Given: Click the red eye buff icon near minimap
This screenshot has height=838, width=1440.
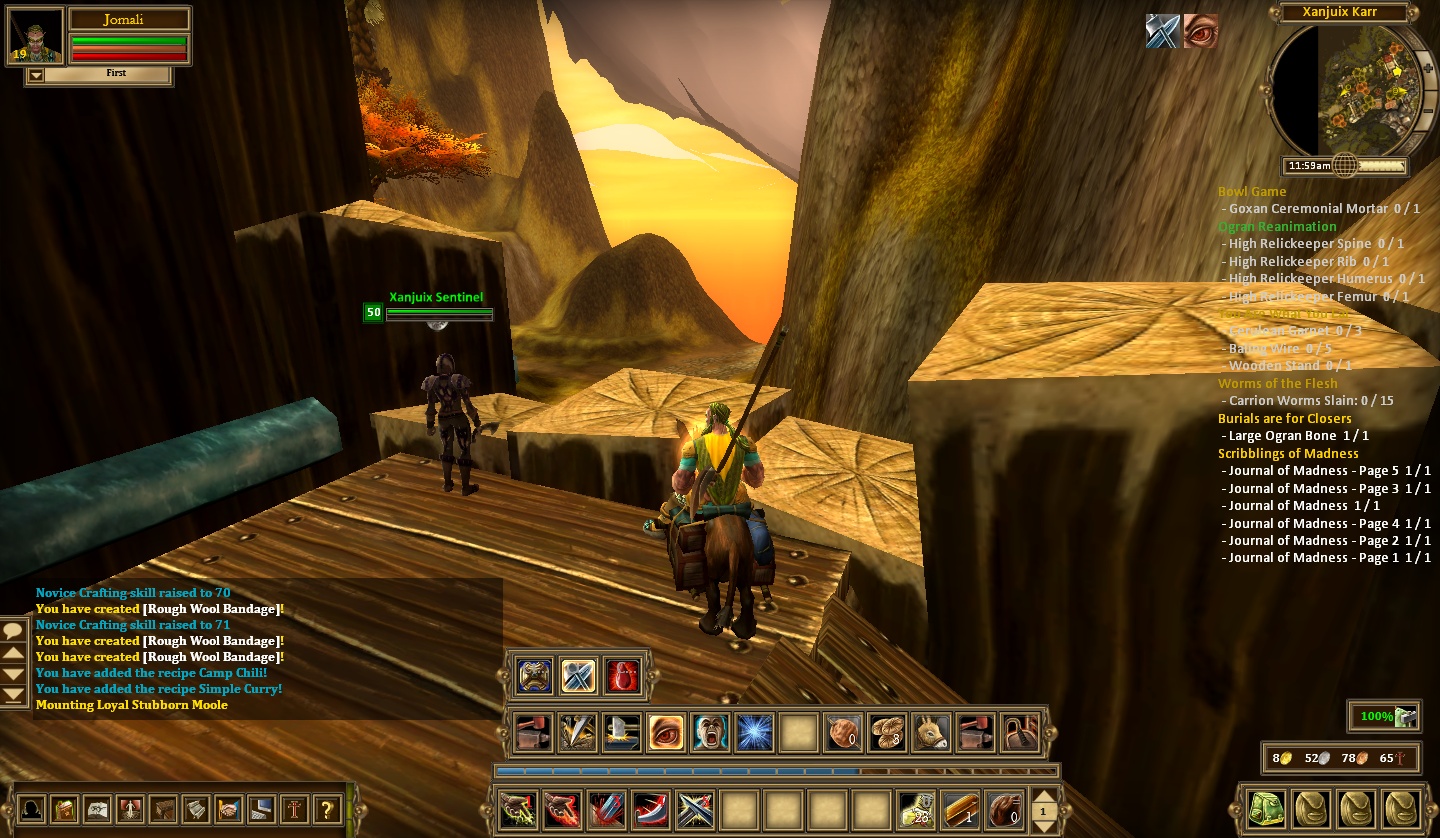Looking at the screenshot, I should point(1201,32).
